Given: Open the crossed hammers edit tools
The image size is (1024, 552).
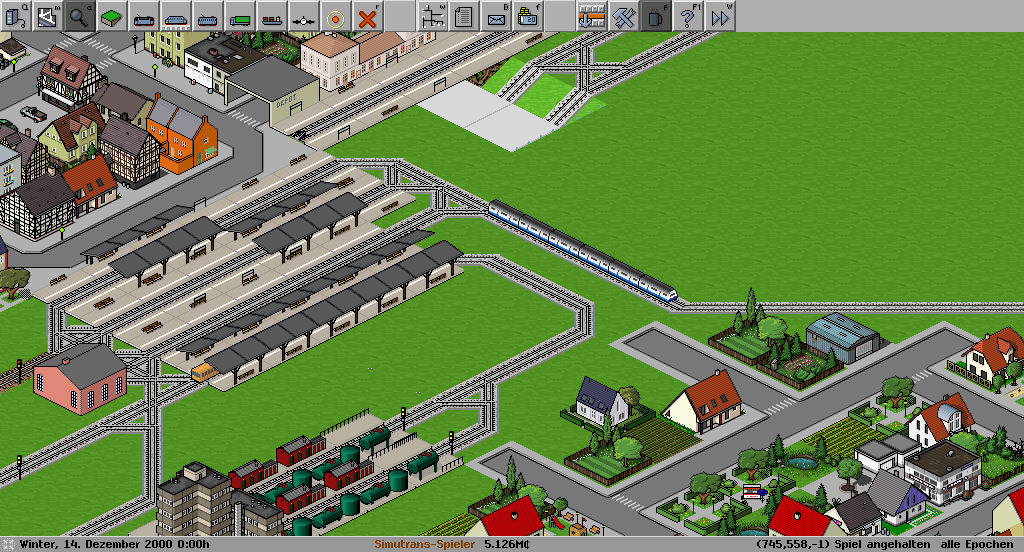Looking at the screenshot, I should coord(623,15).
